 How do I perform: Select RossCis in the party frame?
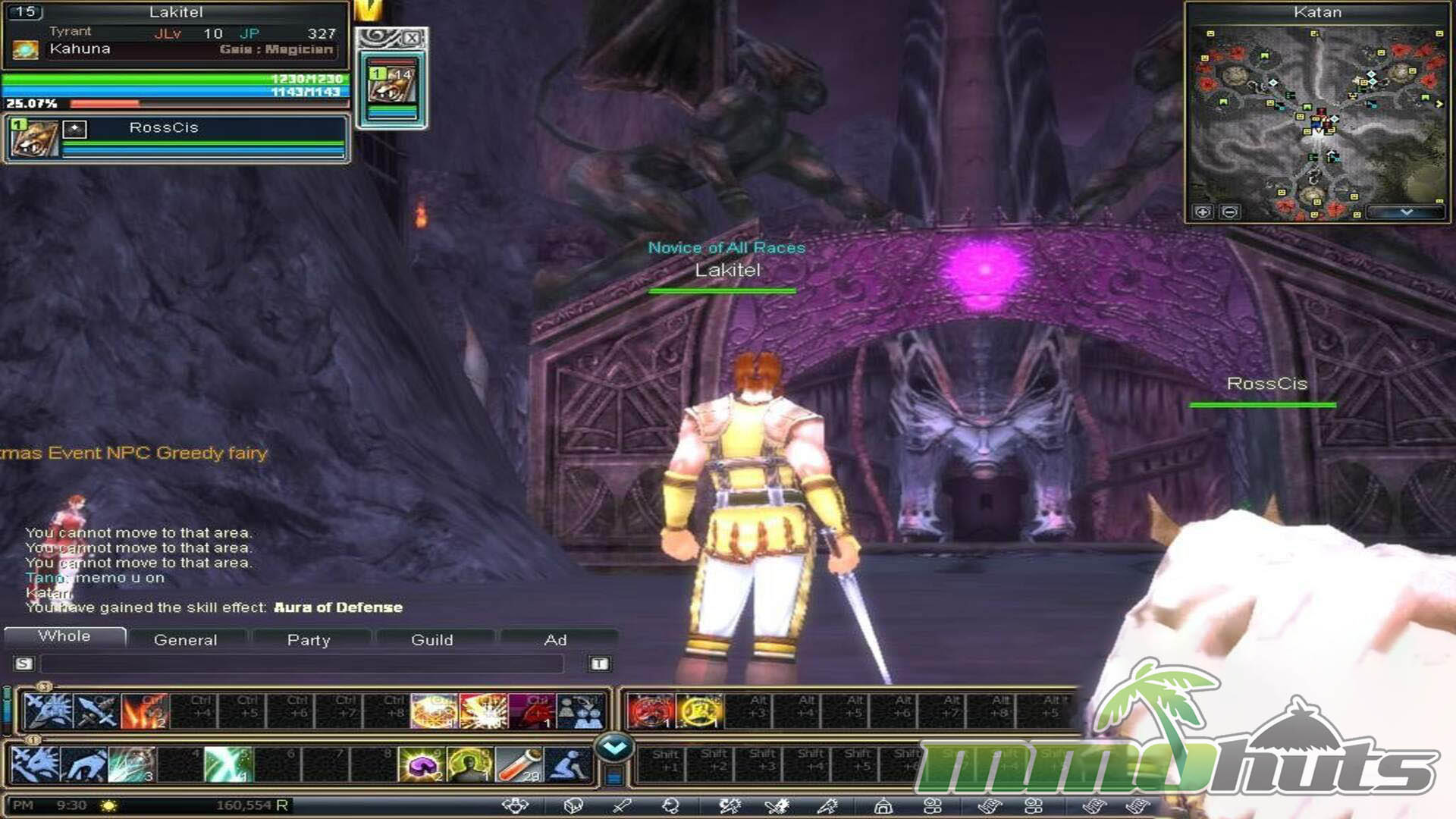click(x=164, y=128)
